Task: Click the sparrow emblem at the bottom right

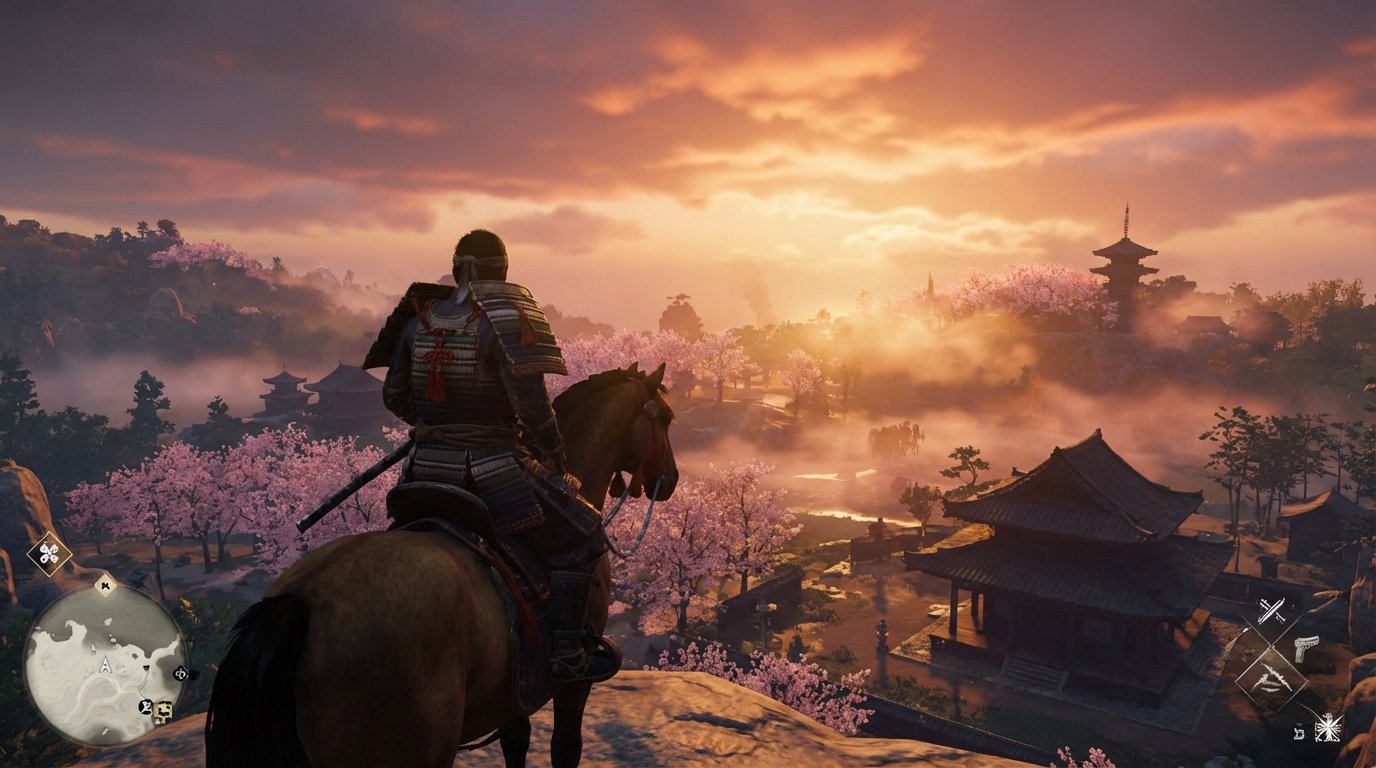Action: point(1328,725)
